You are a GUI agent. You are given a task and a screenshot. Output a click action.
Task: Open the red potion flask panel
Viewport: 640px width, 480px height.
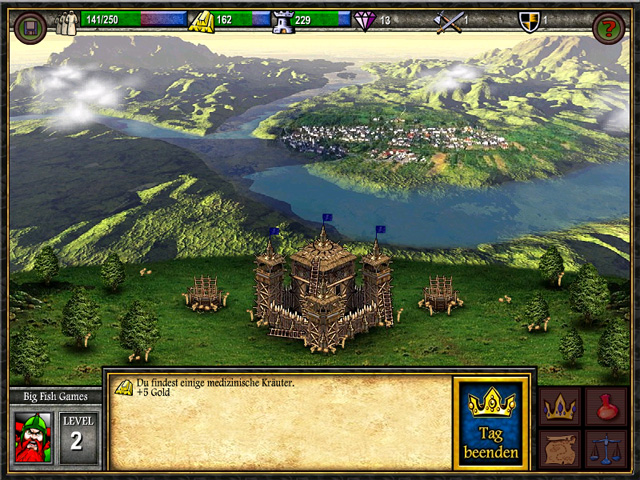606,406
